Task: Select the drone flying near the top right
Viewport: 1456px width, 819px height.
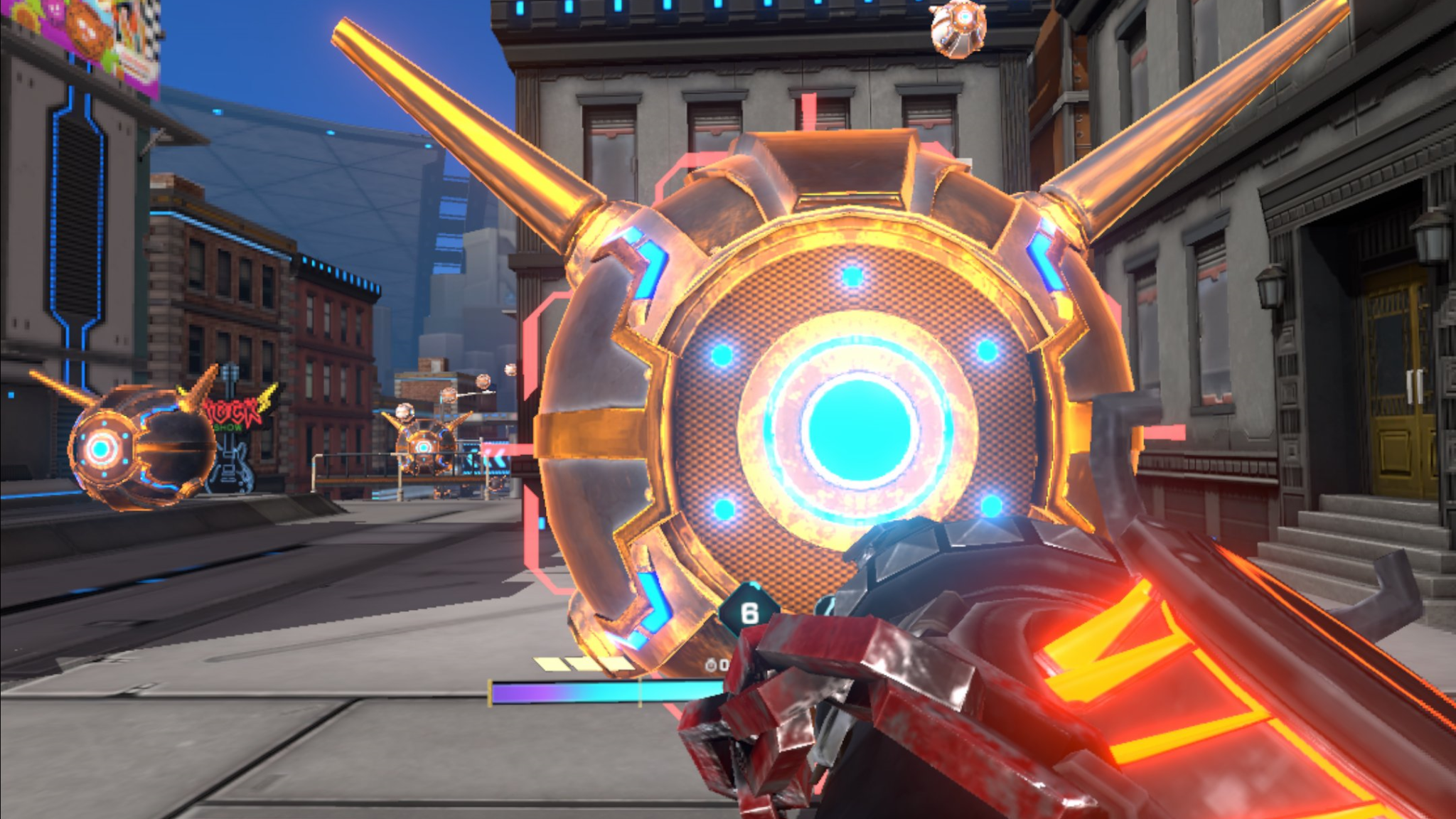Action: click(x=960, y=28)
